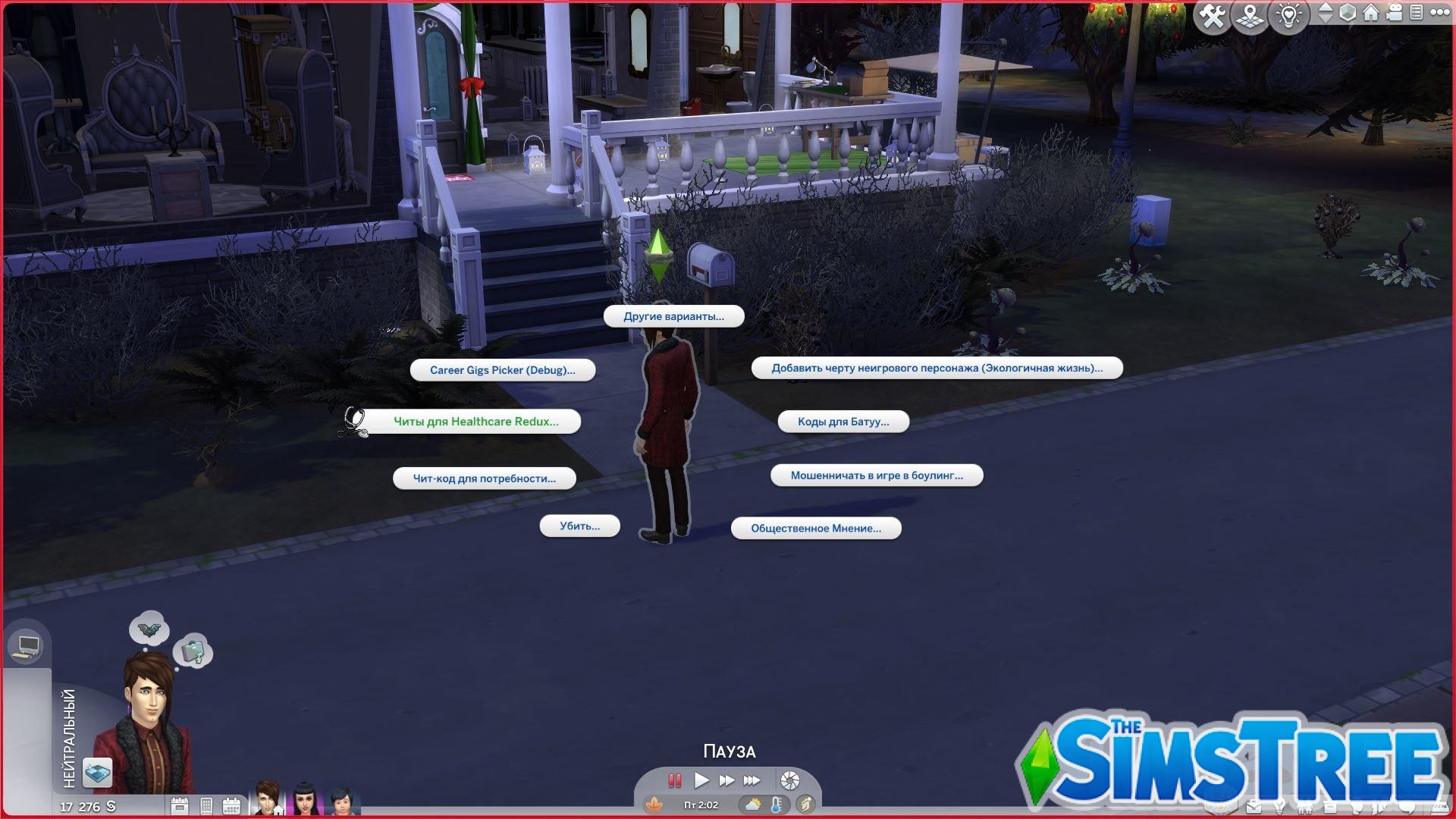Open Читы для Healthcare Redux
The image size is (1456, 819).
(x=476, y=421)
